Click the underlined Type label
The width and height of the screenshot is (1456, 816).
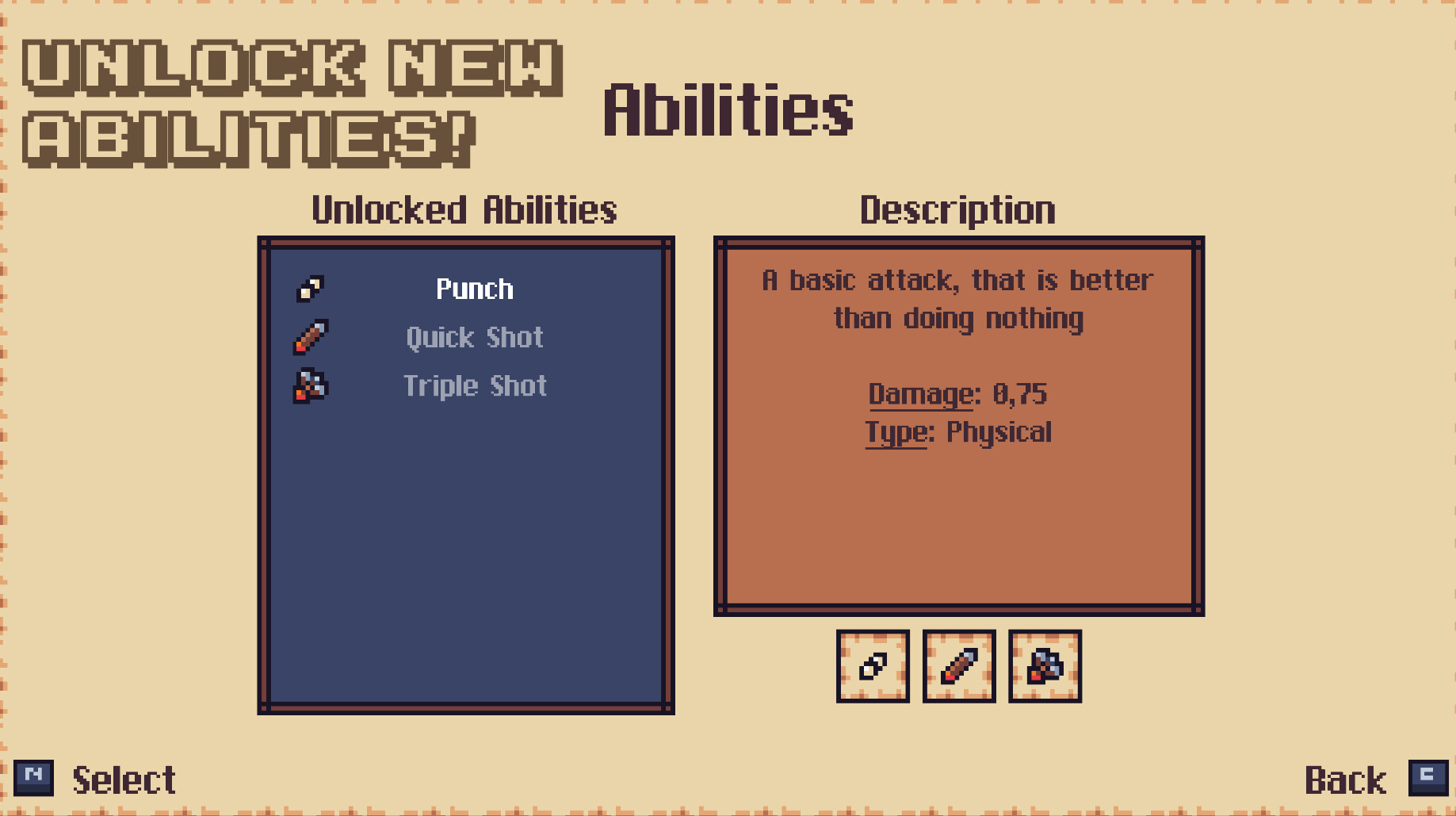pyautogui.click(x=895, y=432)
